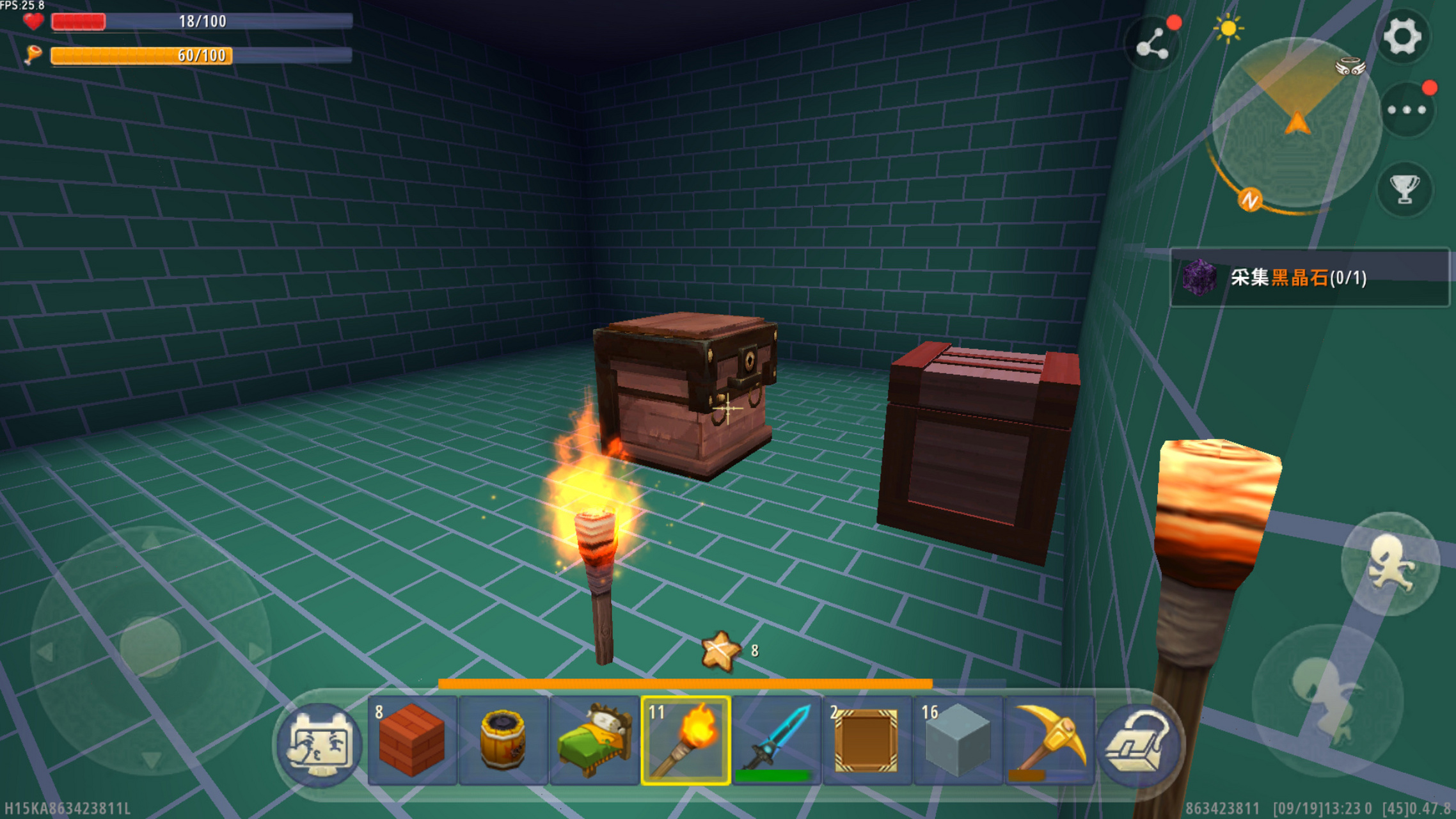Select the brown wooden frame block slot
The height and width of the screenshot is (819, 1456).
tap(867, 741)
